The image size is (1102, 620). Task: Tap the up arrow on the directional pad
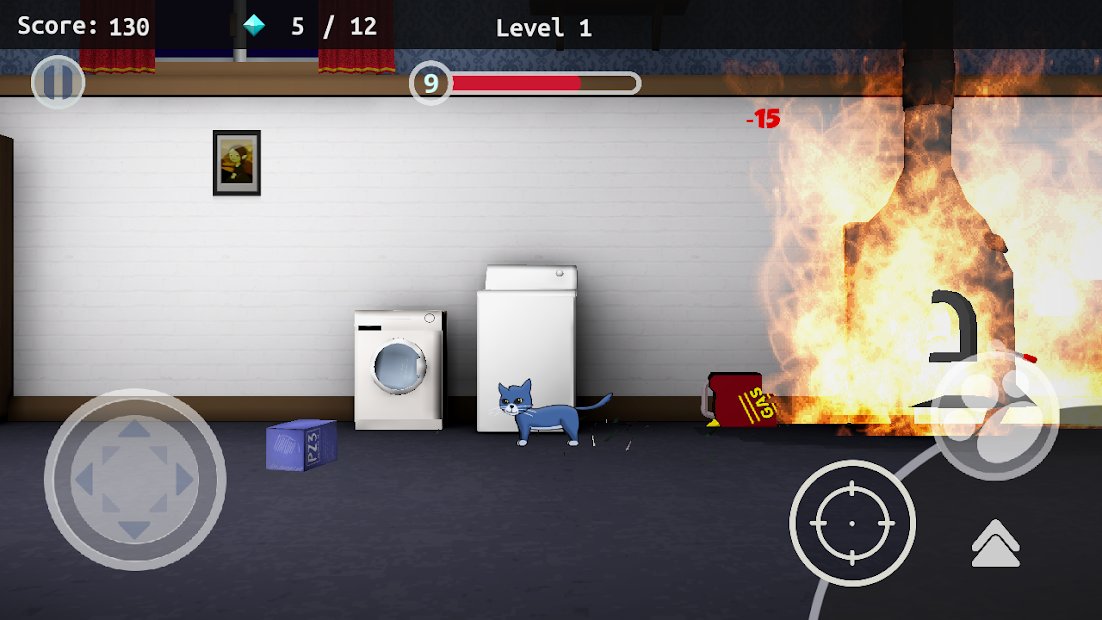tap(135, 433)
